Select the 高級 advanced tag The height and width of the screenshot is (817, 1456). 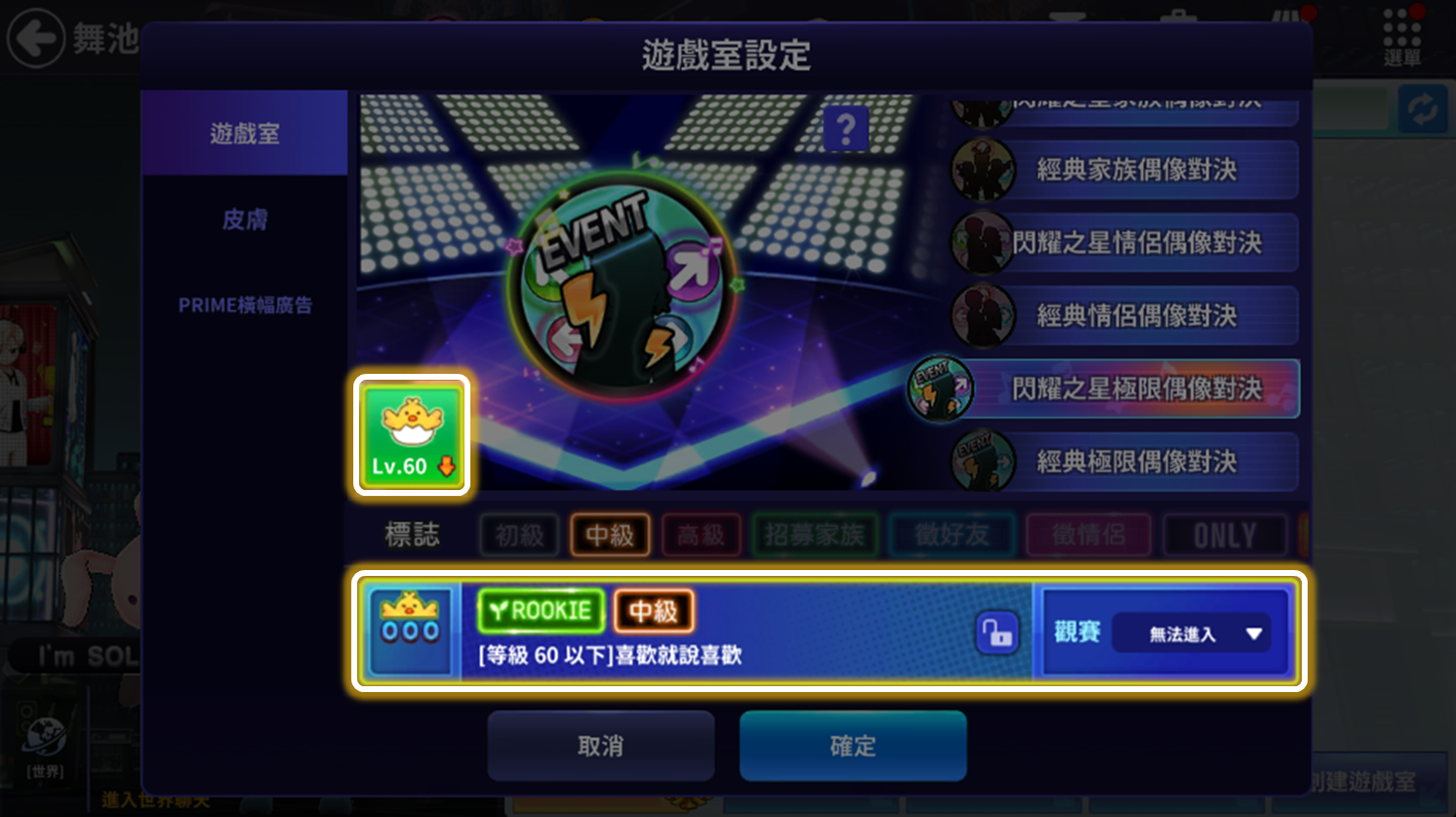click(701, 535)
